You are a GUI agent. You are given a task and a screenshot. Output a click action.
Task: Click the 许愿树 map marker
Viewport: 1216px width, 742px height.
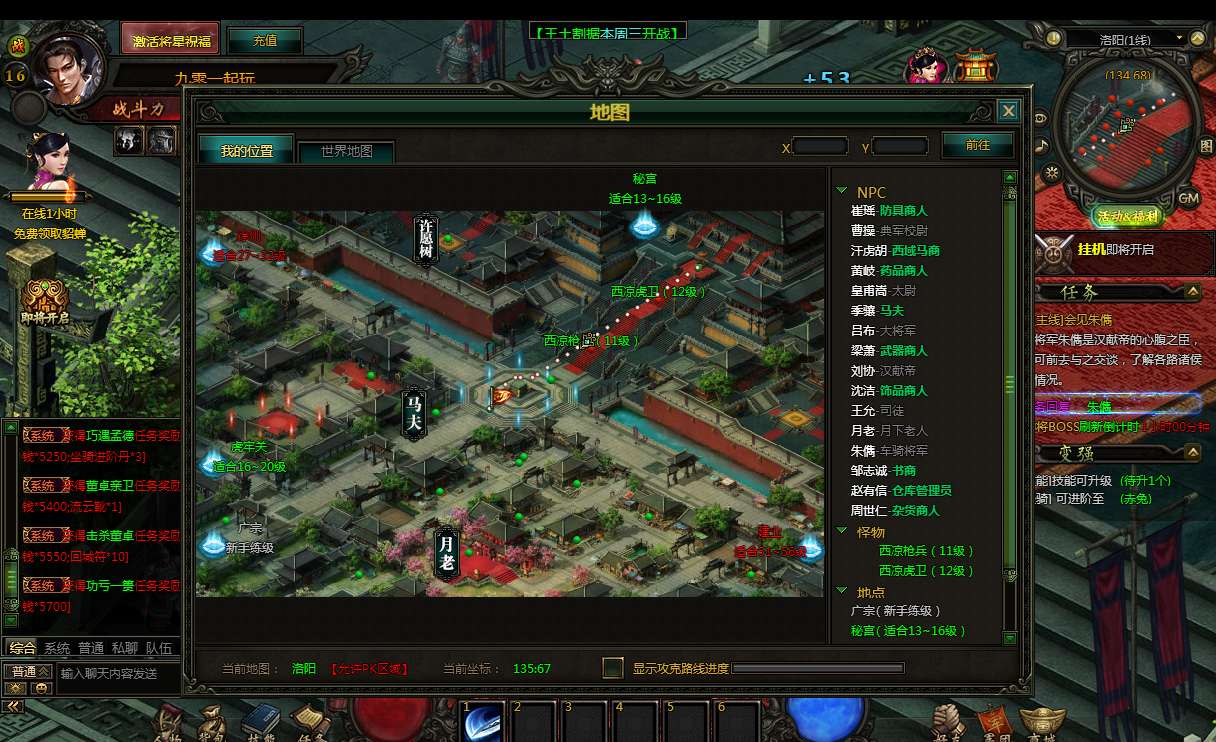coord(426,240)
